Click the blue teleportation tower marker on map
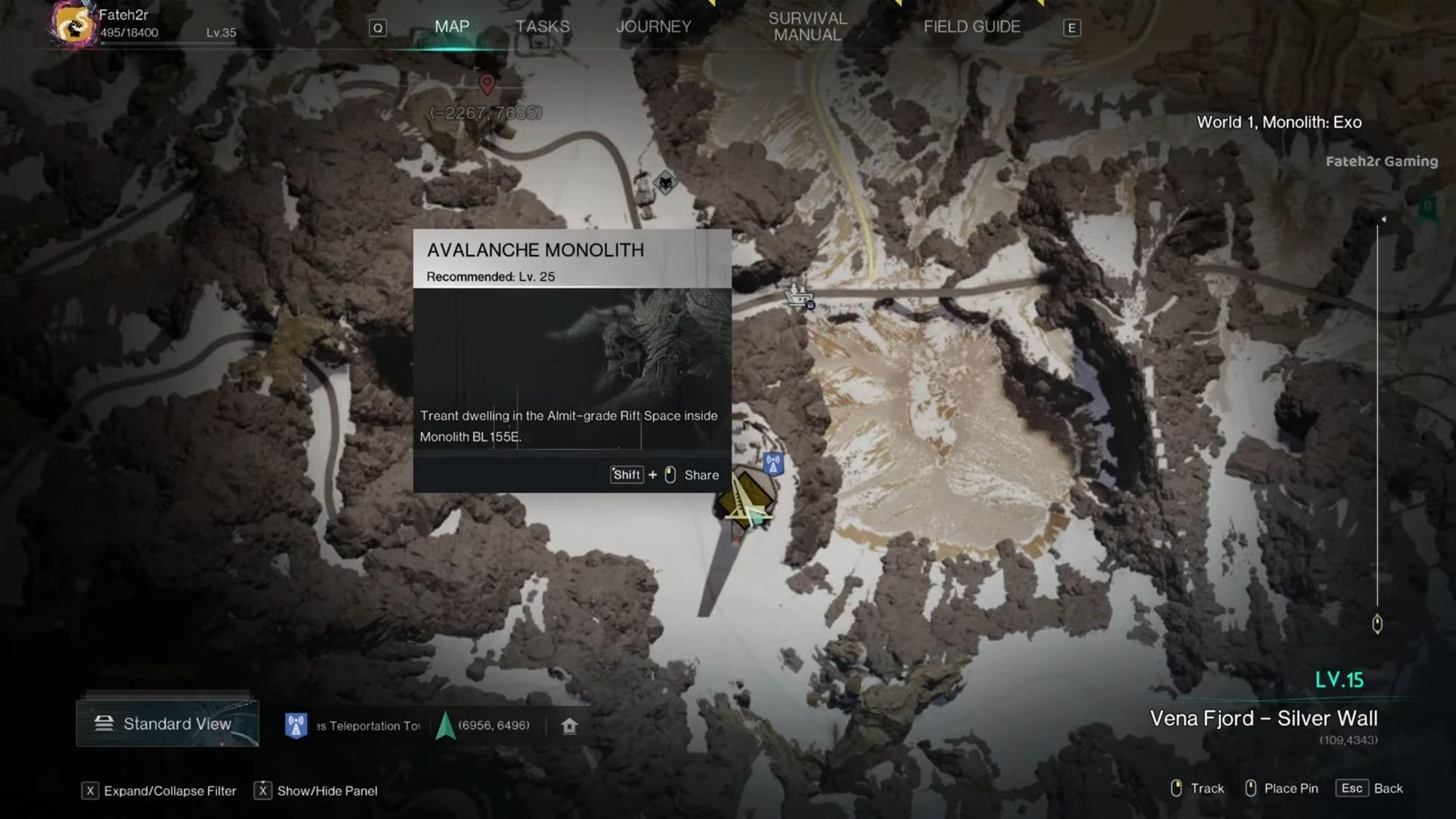1456x819 pixels. [773, 463]
